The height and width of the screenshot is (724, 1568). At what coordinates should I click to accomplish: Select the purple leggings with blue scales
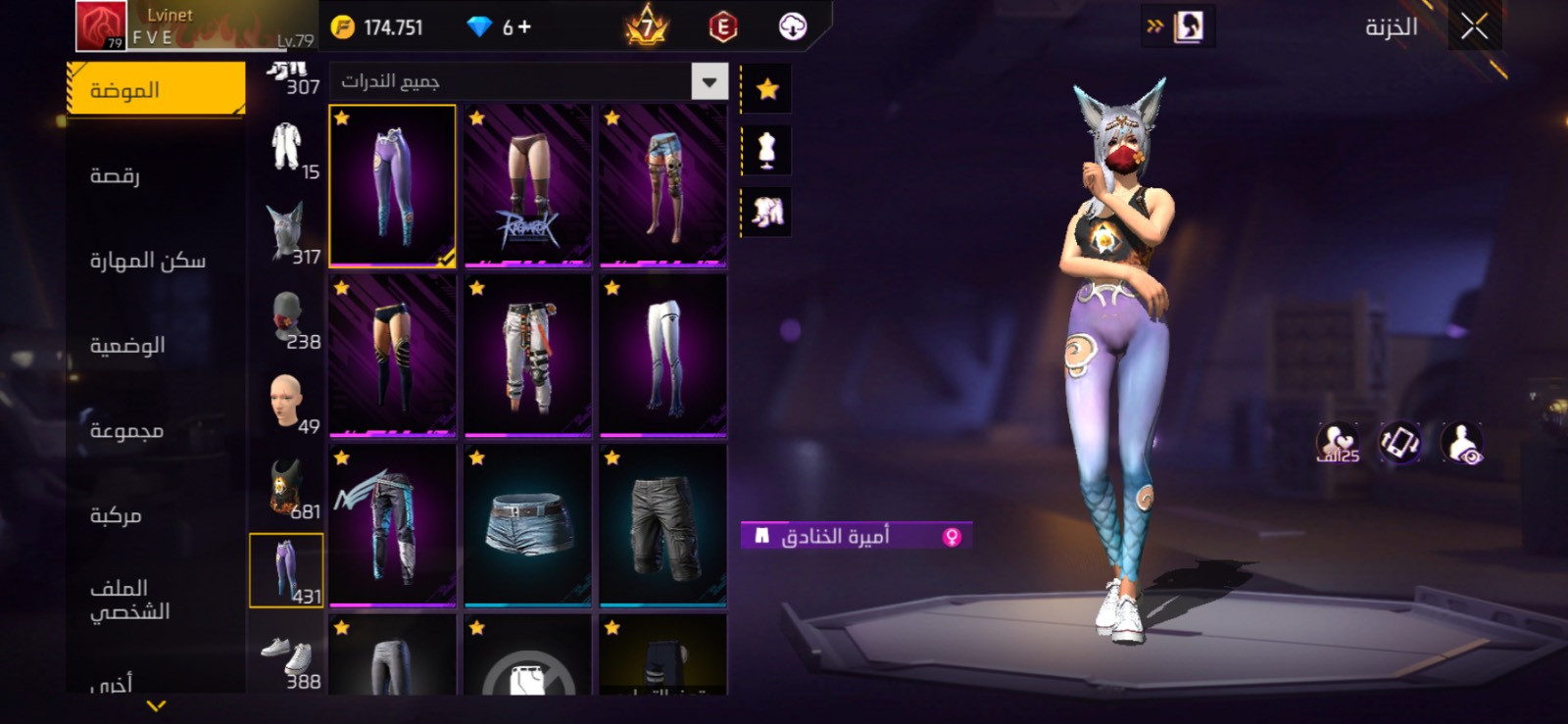pyautogui.click(x=392, y=185)
